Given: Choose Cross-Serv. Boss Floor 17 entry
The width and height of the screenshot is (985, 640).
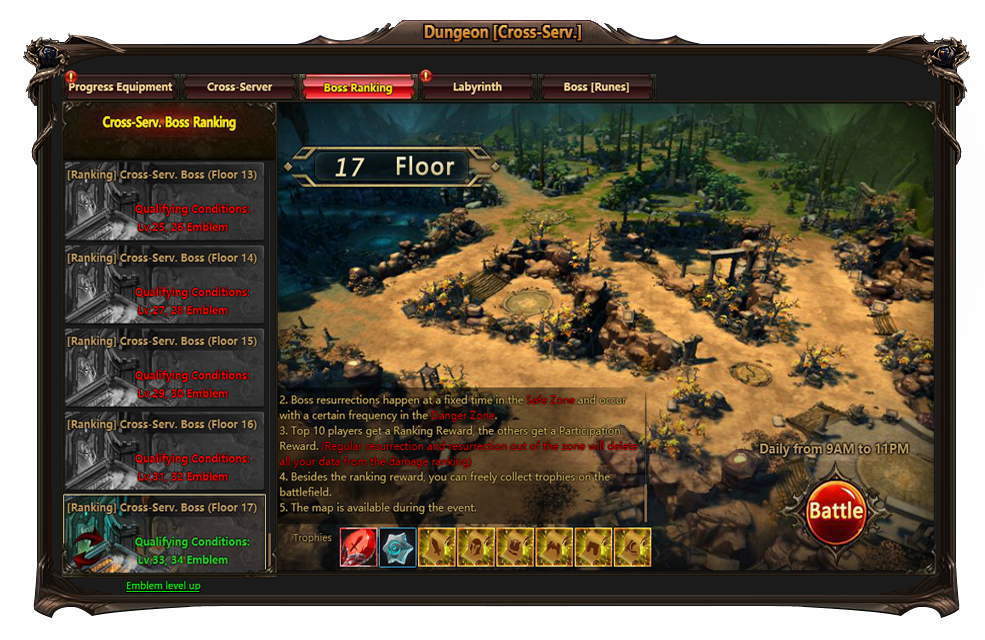Looking at the screenshot, I should (165, 534).
